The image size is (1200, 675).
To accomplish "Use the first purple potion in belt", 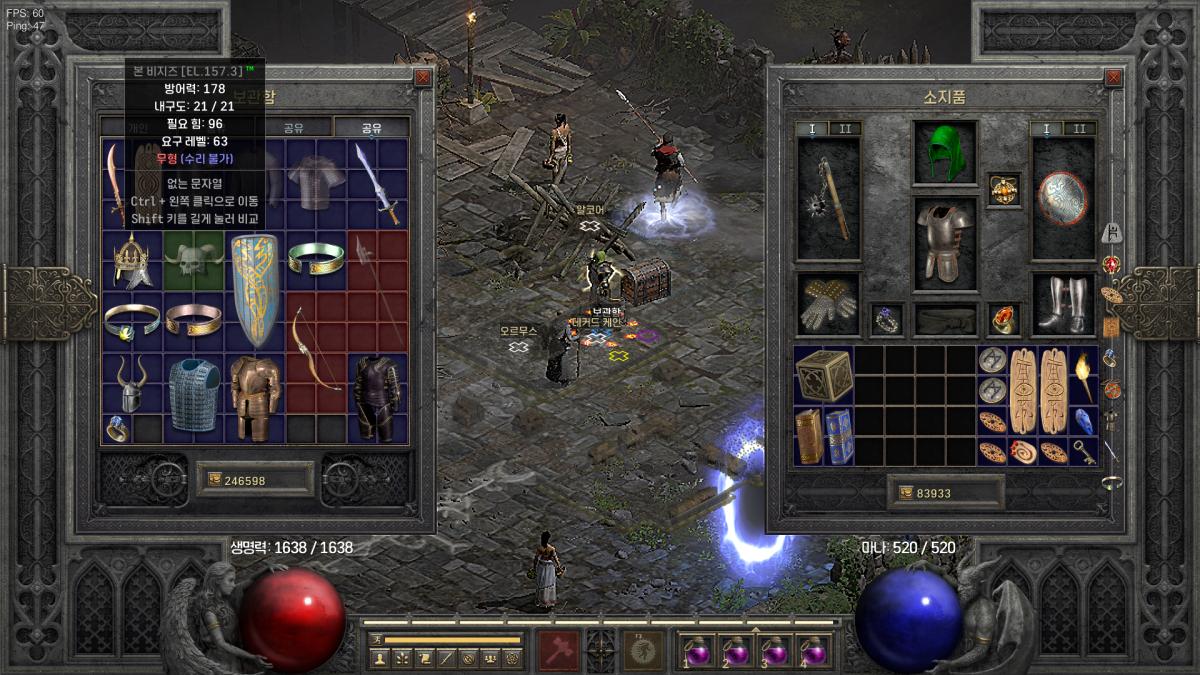I will click(x=697, y=651).
